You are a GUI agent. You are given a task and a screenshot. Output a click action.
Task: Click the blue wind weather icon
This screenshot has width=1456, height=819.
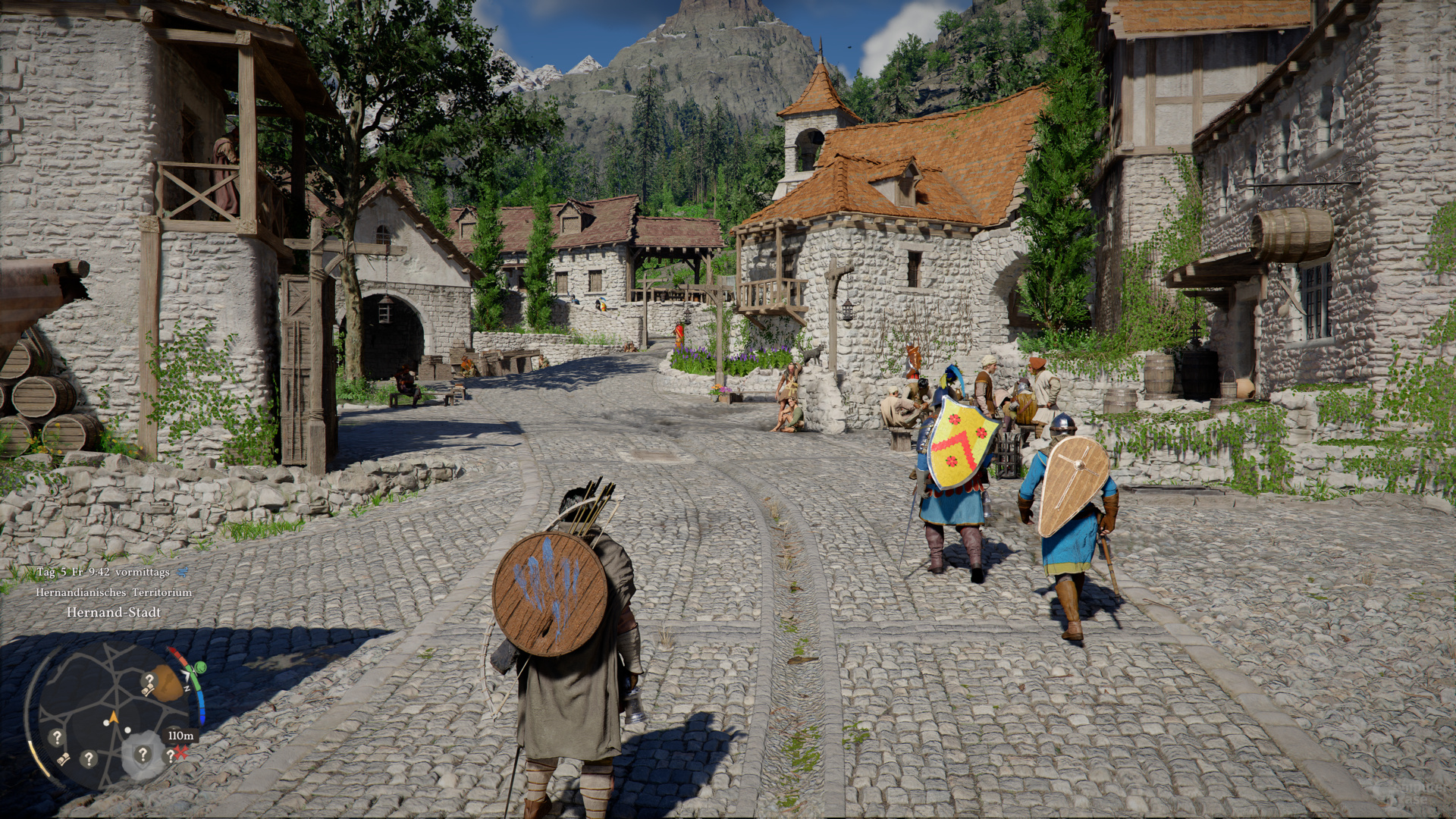click(x=182, y=573)
